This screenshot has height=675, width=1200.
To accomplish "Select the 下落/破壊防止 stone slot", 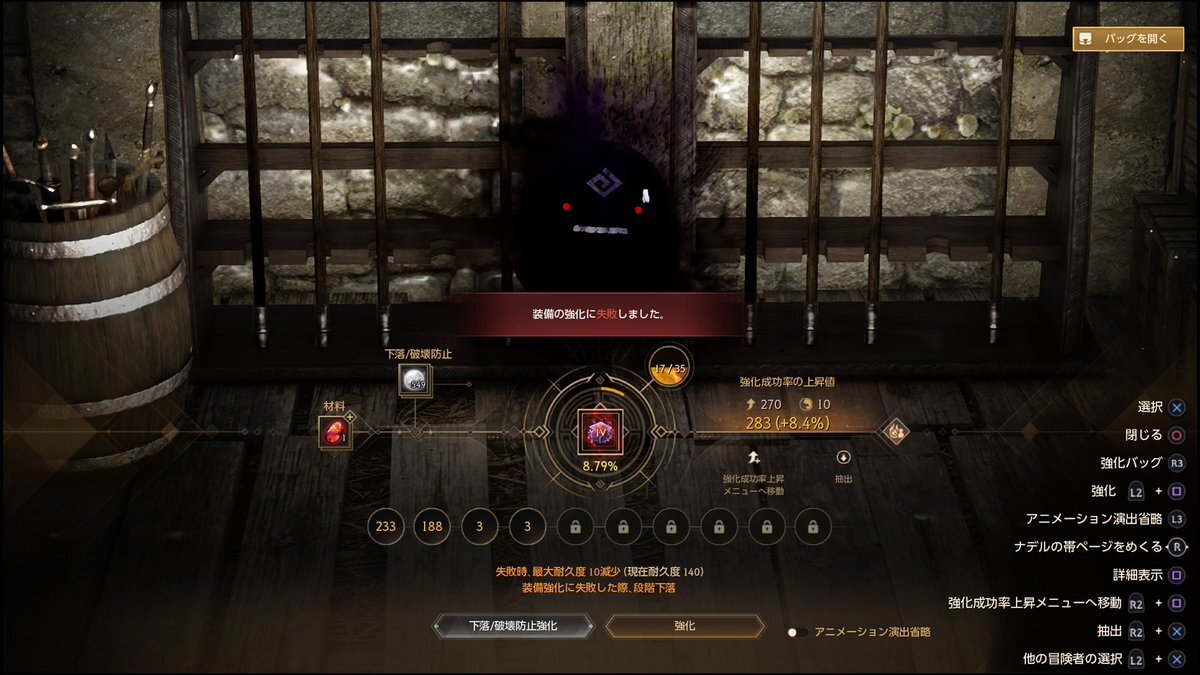I will tap(415, 380).
